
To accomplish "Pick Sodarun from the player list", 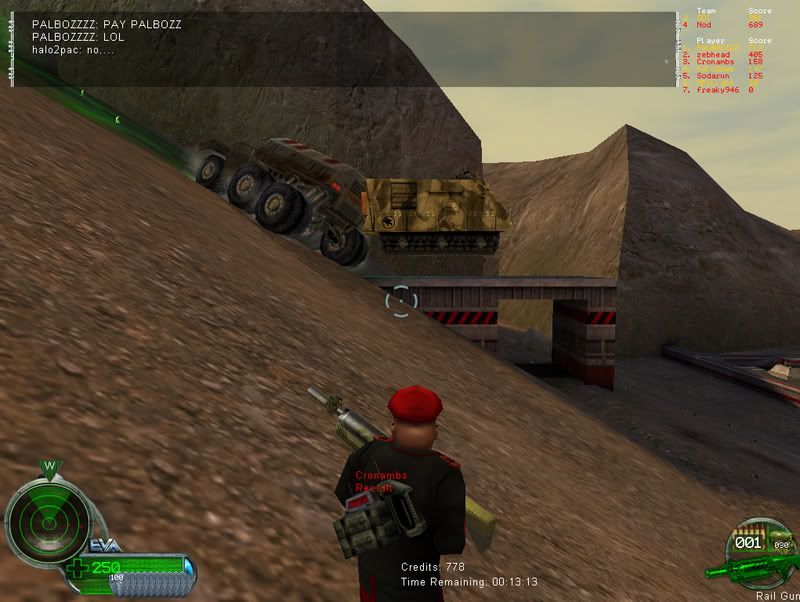I will pos(716,76).
